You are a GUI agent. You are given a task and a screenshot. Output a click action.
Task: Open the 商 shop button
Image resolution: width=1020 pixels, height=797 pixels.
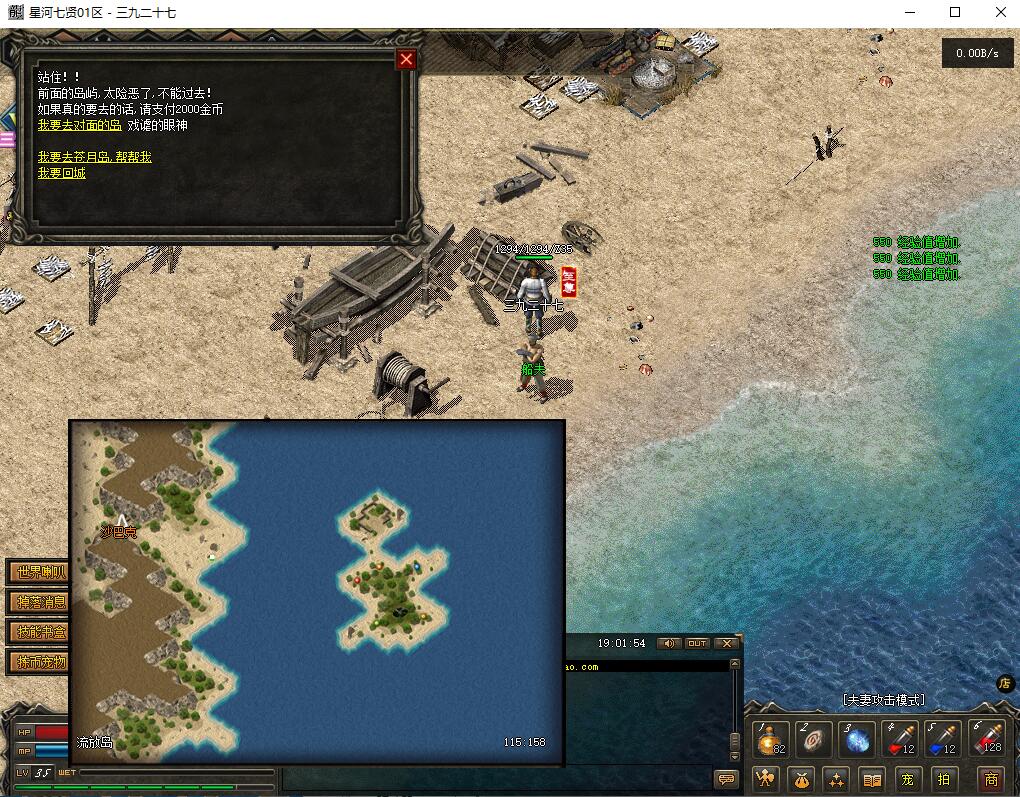(x=990, y=779)
